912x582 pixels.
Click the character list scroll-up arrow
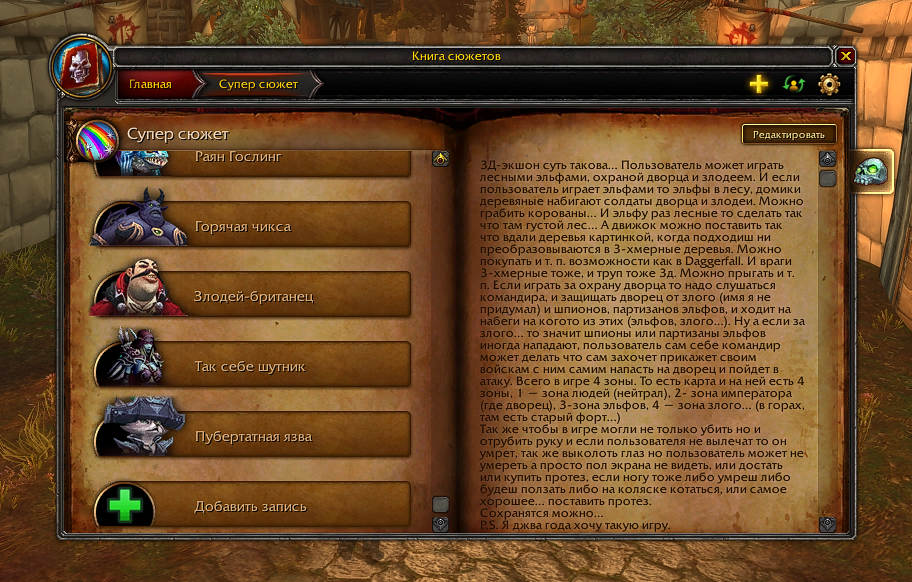(440, 159)
